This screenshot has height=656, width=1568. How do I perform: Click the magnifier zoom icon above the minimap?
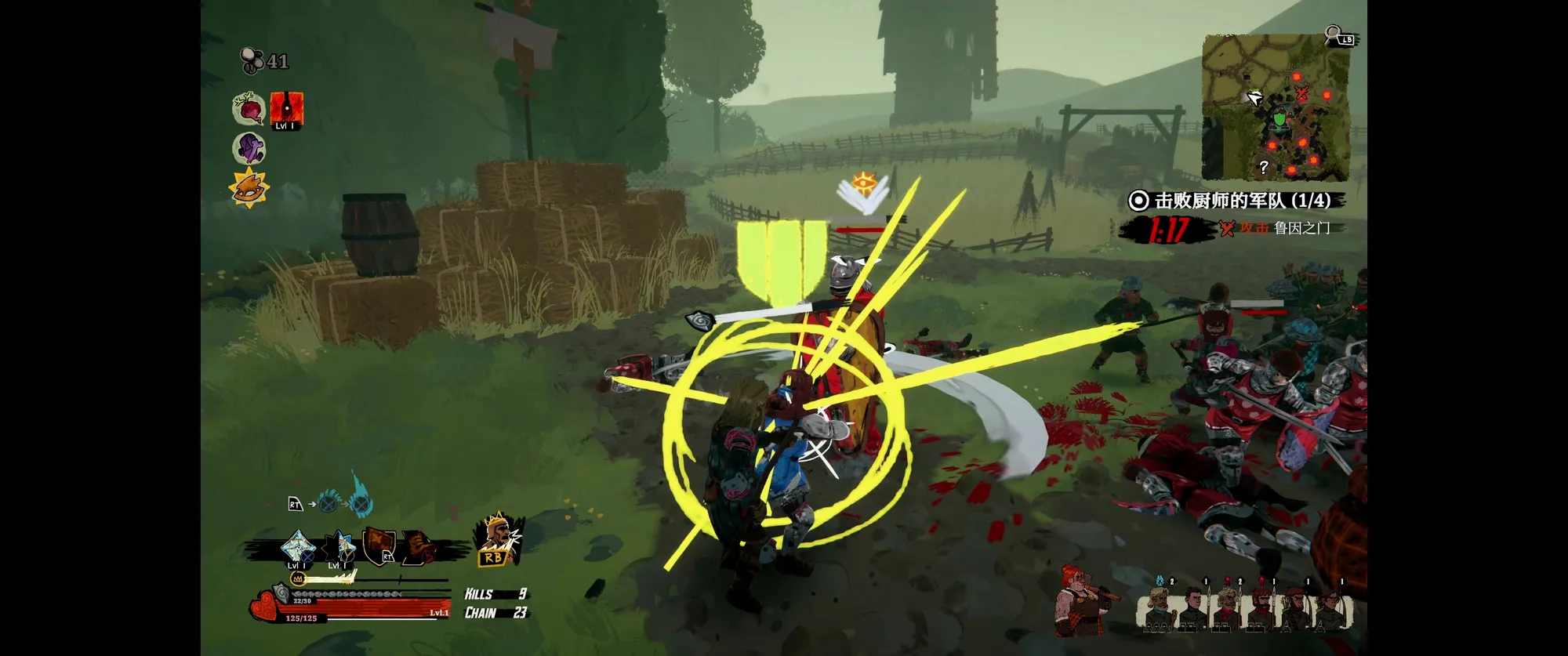1334,35
